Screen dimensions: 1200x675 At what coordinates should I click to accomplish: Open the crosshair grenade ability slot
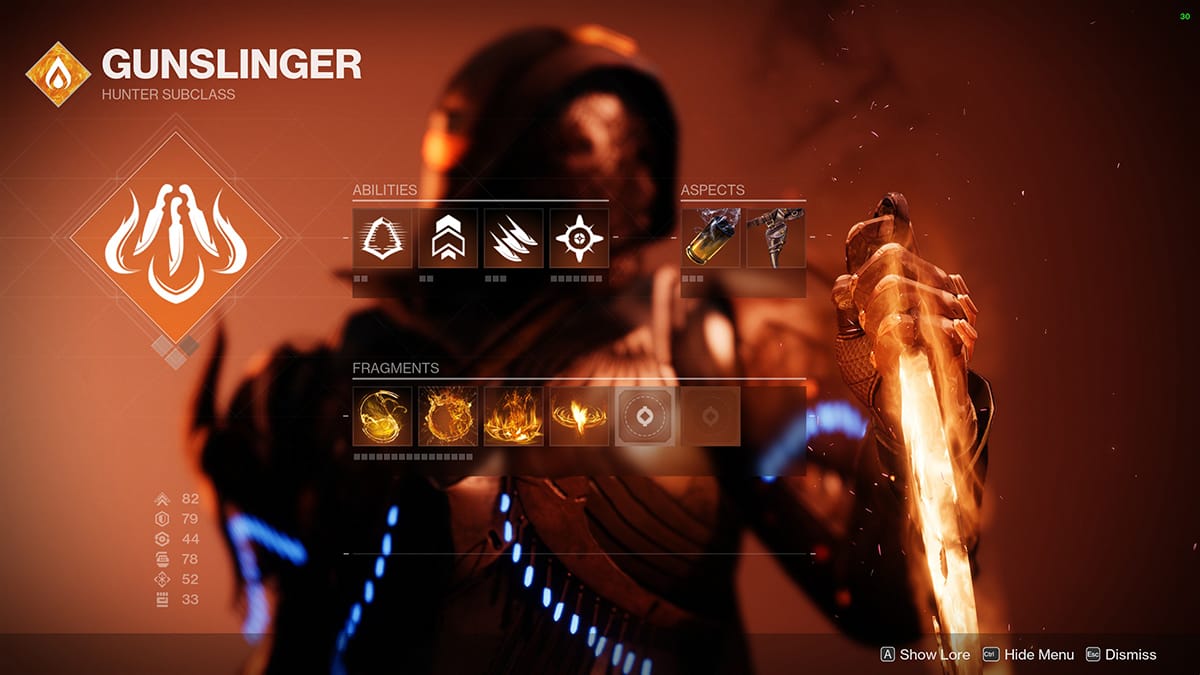[579, 238]
